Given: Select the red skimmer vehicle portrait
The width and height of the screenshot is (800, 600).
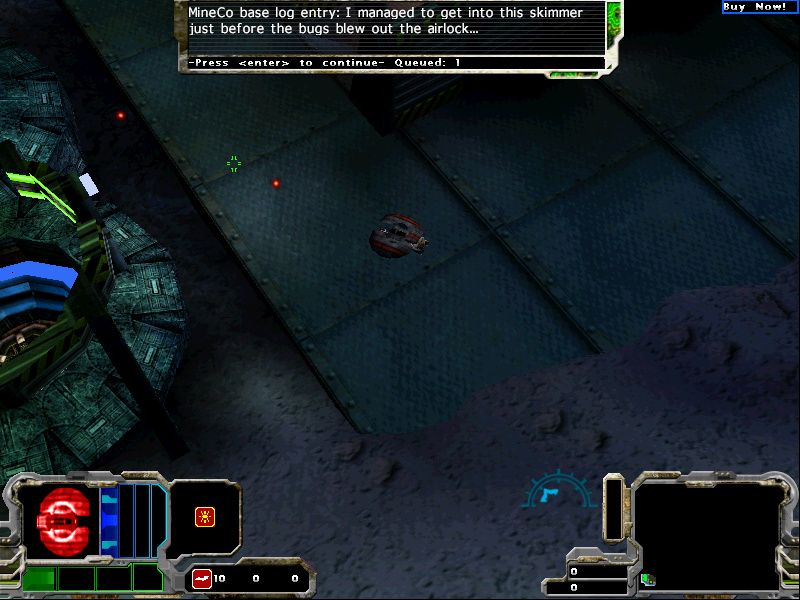Looking at the screenshot, I should 60,522.
